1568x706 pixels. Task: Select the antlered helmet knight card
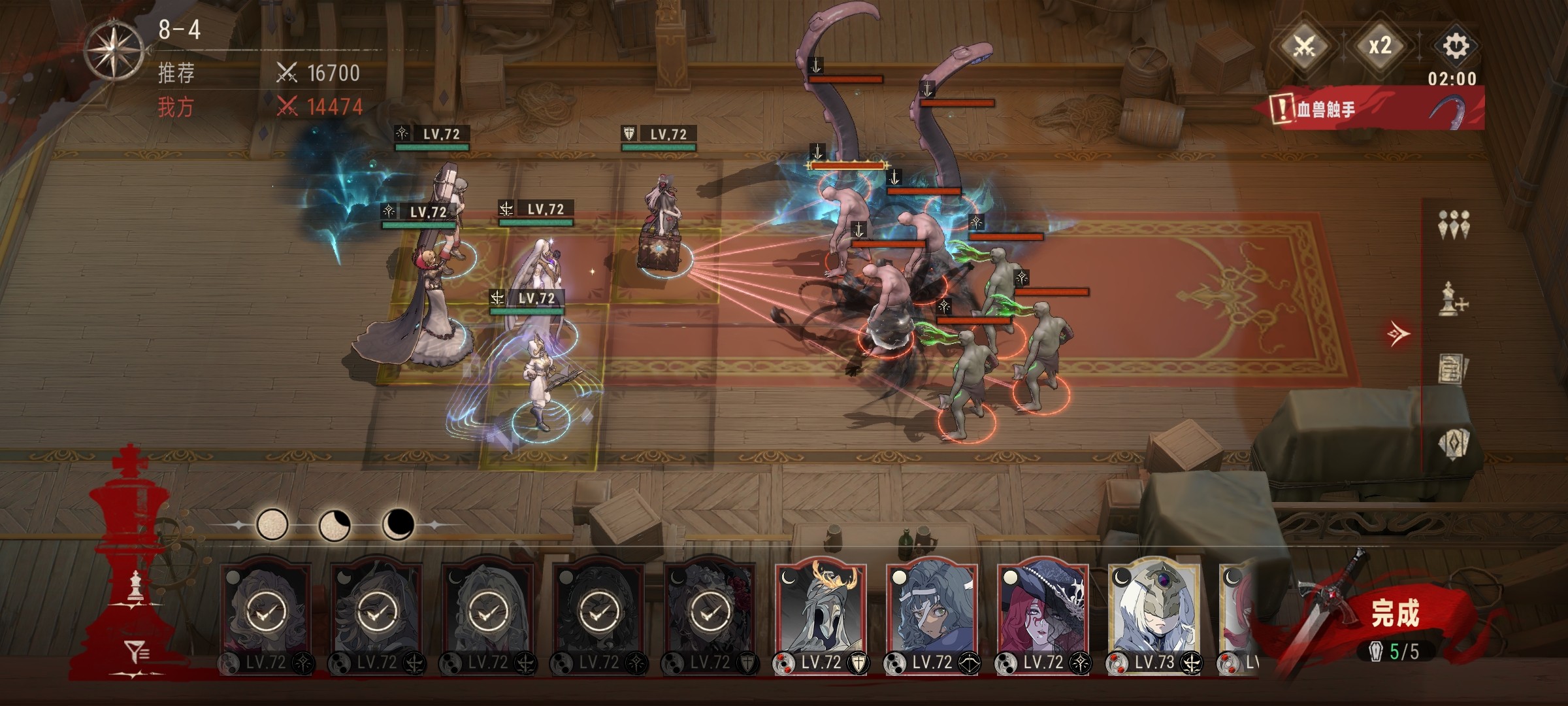821,611
